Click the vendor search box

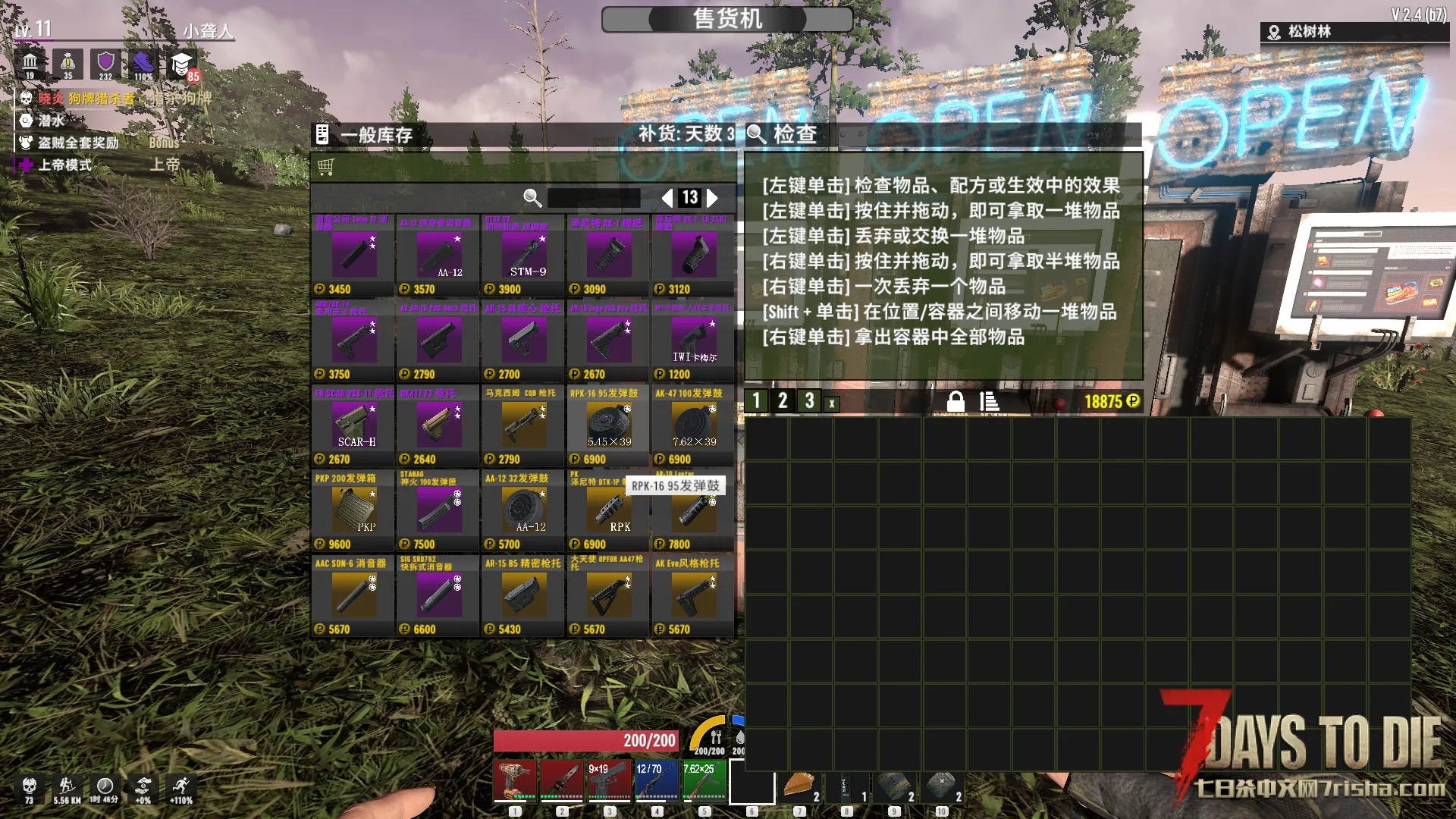pyautogui.click(x=593, y=198)
